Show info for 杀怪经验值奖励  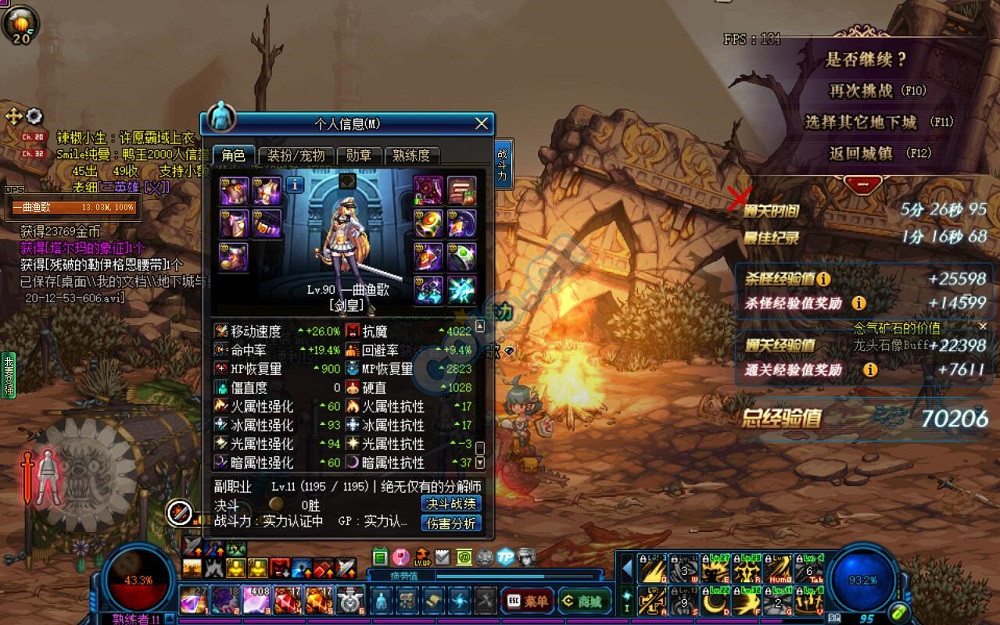858,303
